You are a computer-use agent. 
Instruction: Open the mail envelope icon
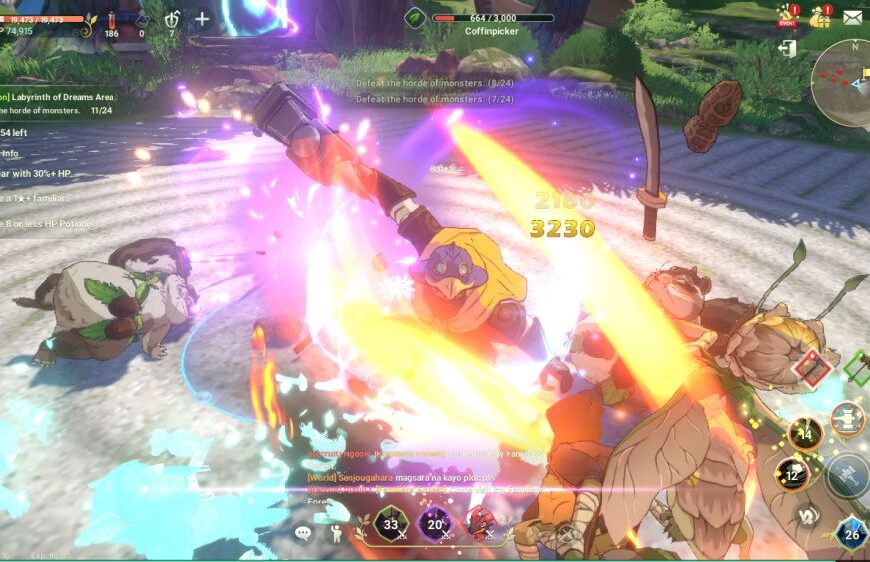point(852,17)
